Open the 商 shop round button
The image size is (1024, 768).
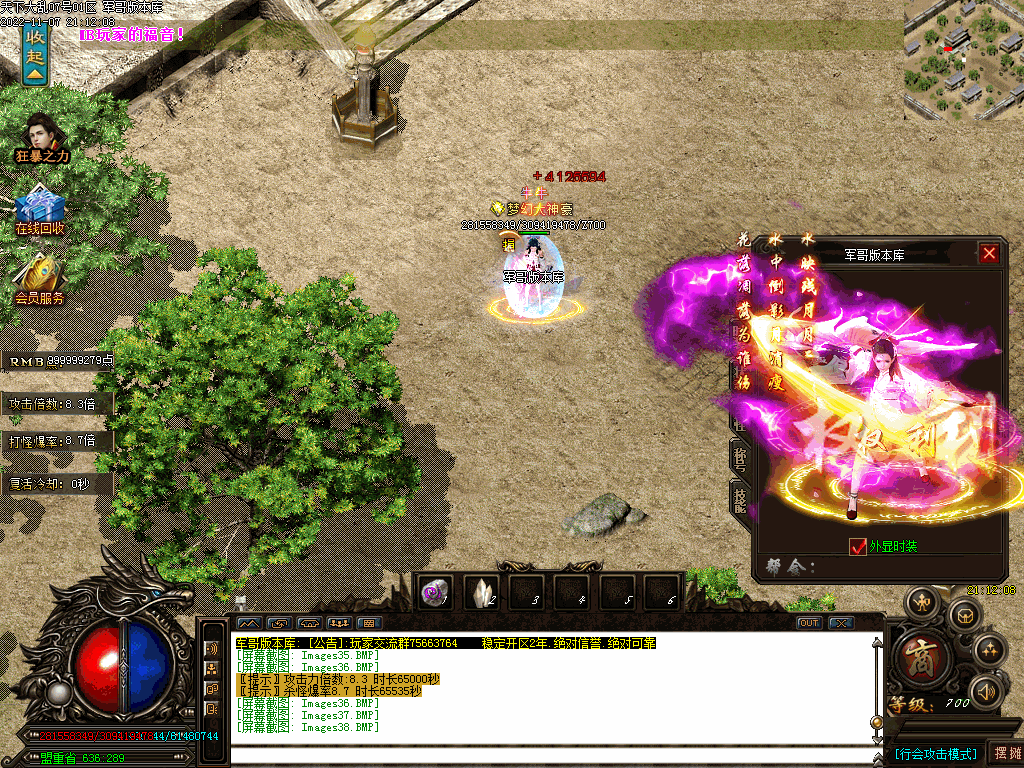916,658
